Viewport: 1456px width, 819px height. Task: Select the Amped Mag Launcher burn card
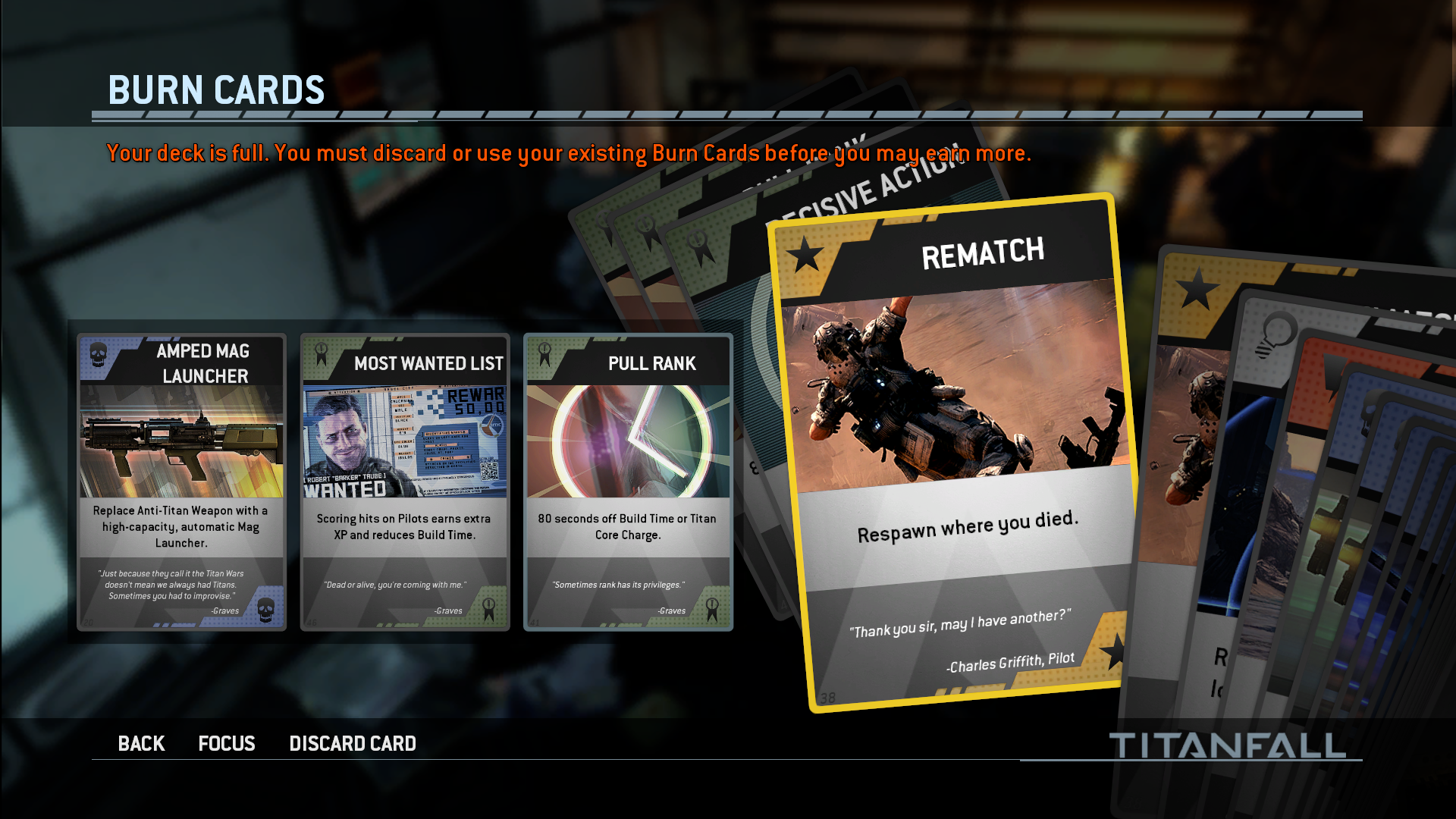point(181,482)
